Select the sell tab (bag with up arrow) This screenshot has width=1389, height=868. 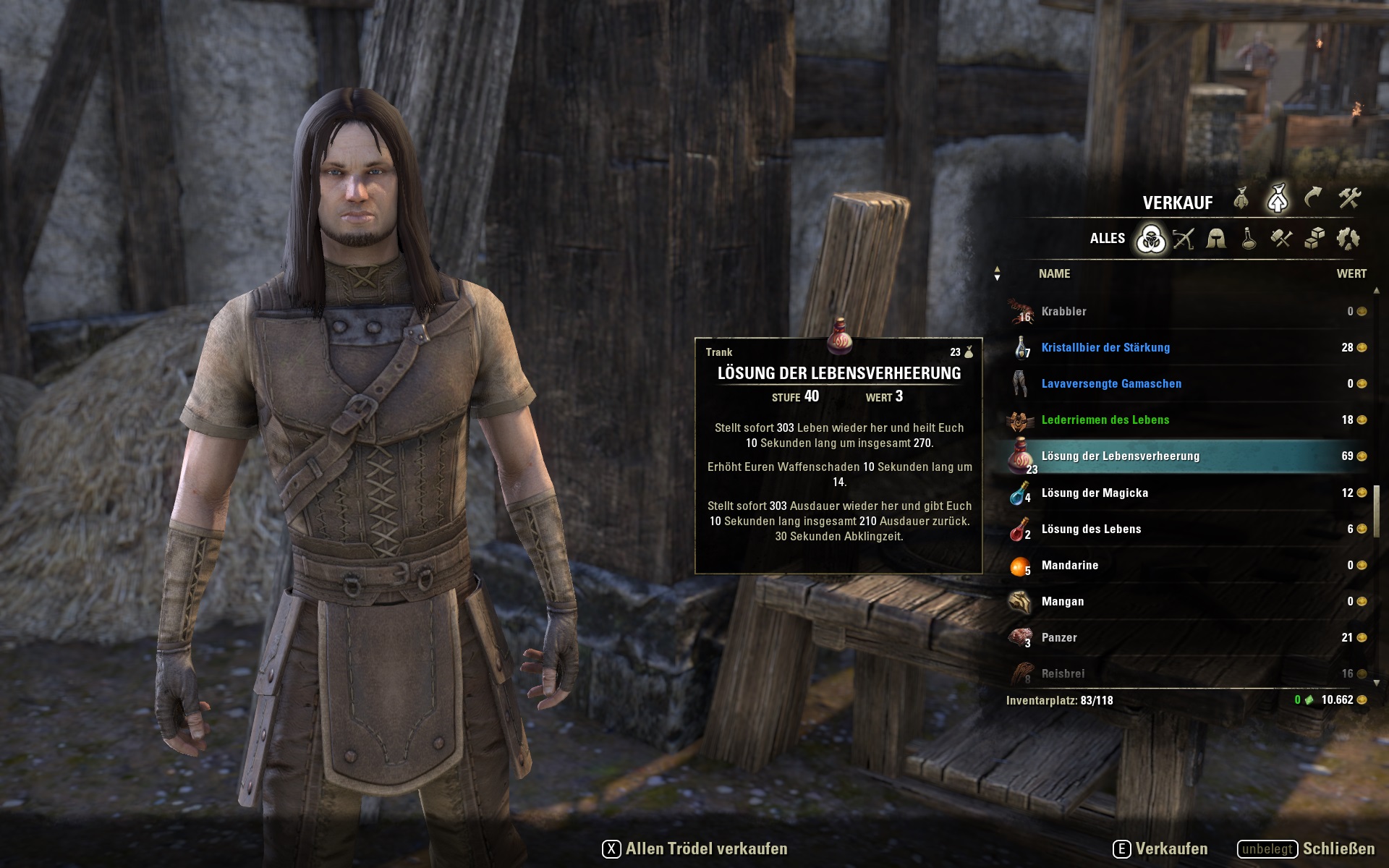(1278, 199)
